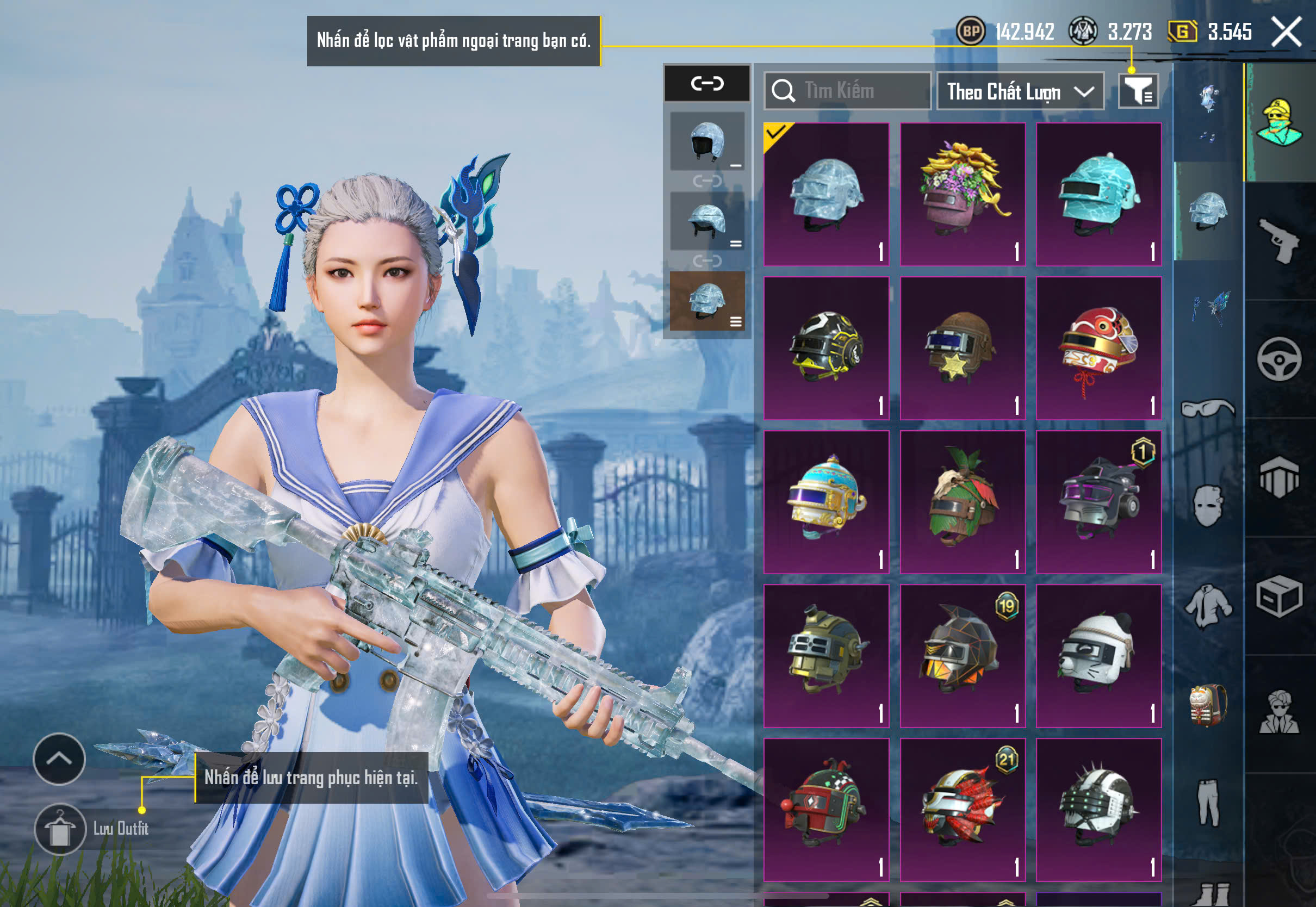Choose the turquoise water helmet skin

point(1098,194)
